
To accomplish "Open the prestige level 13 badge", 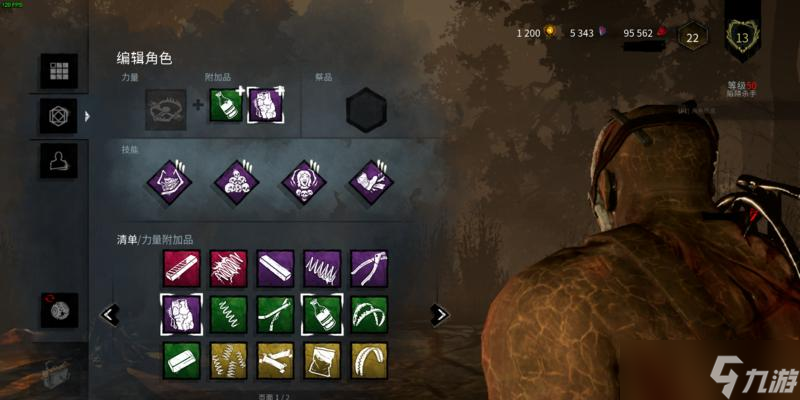I will click(x=742, y=36).
